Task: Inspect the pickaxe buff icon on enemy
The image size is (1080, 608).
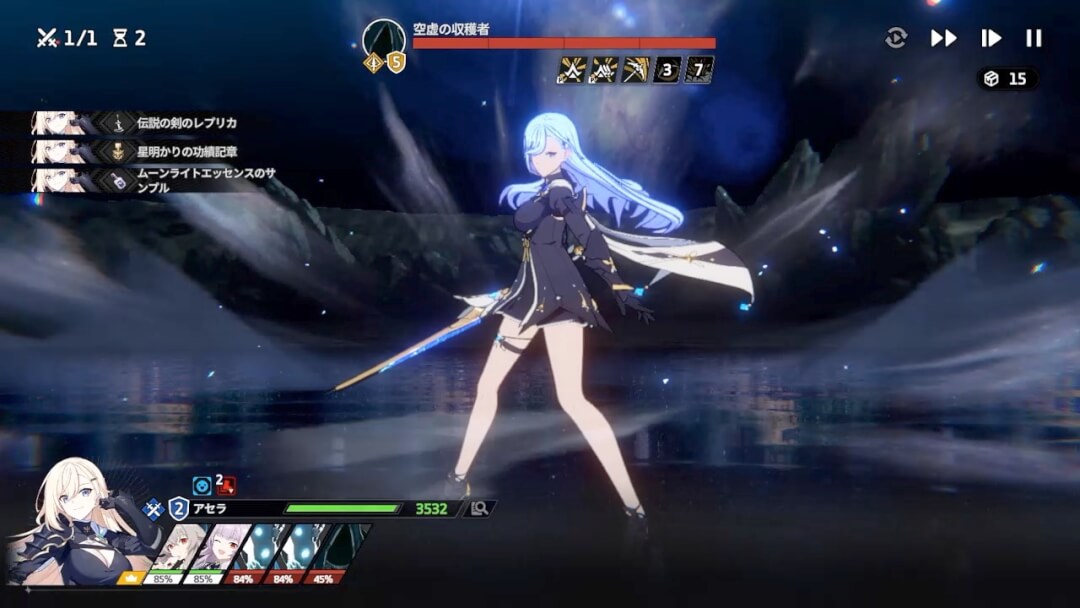Action: (x=635, y=70)
